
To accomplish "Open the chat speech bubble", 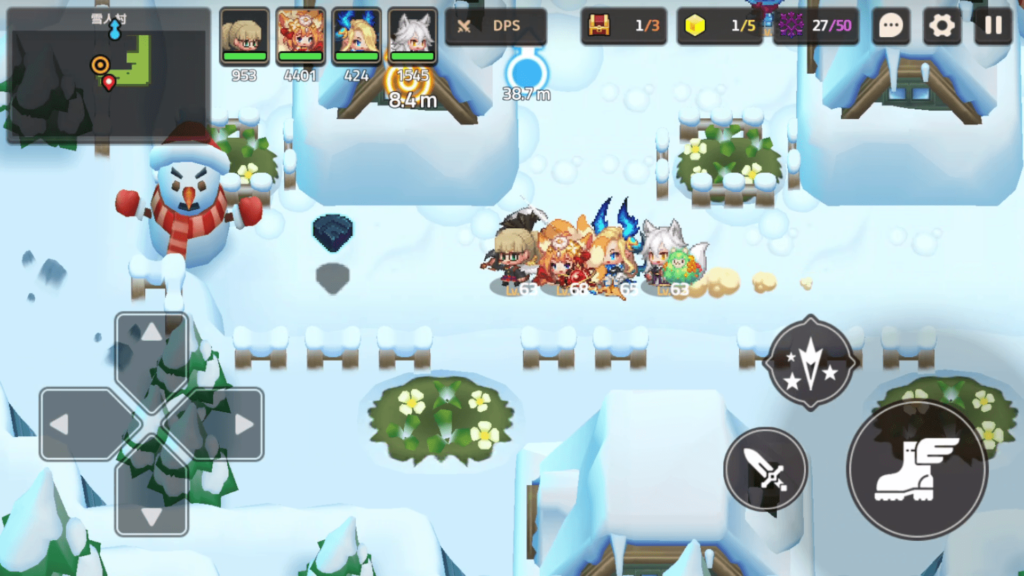I will 890,27.
